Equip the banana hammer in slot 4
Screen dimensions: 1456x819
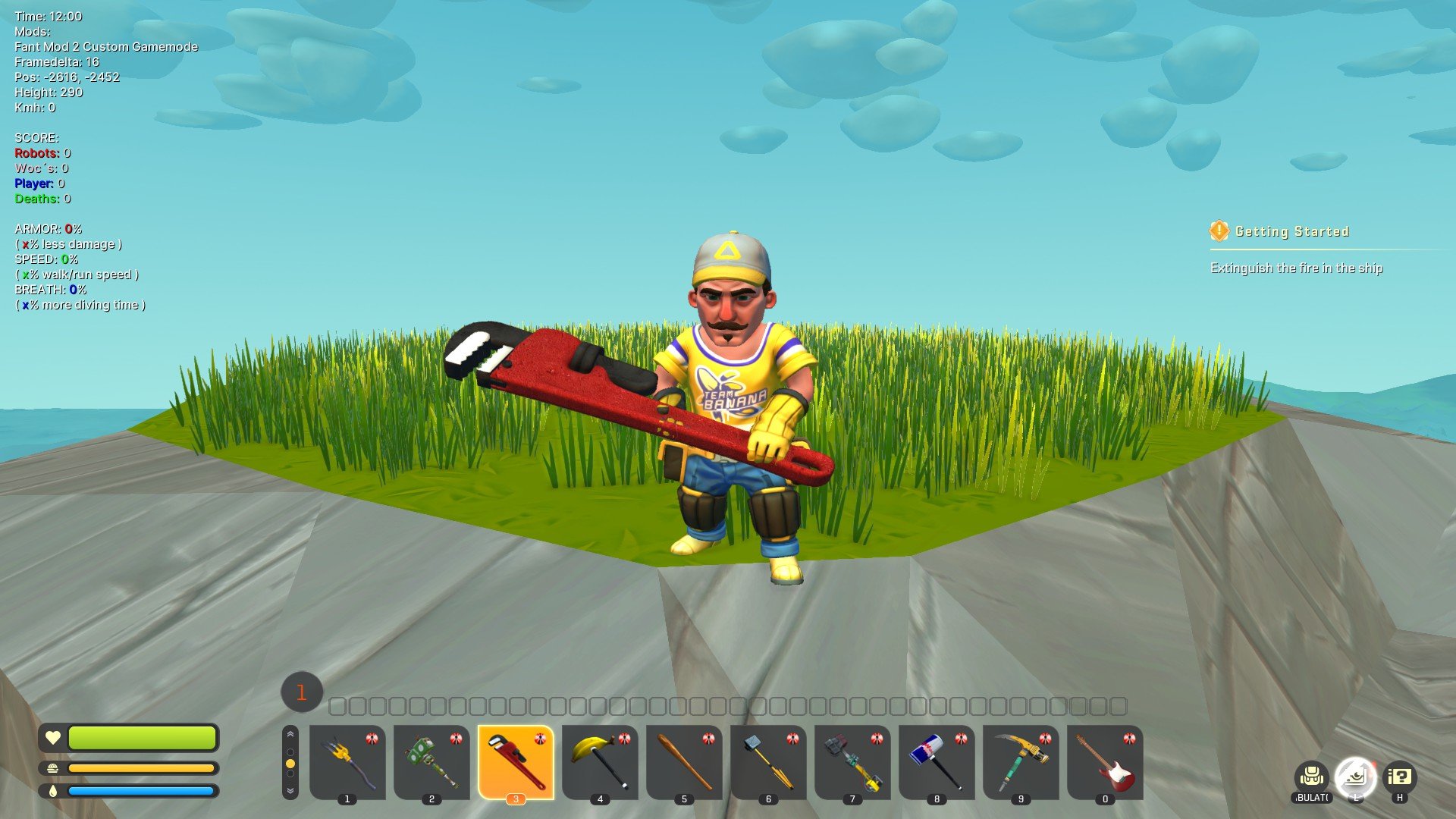(x=600, y=762)
